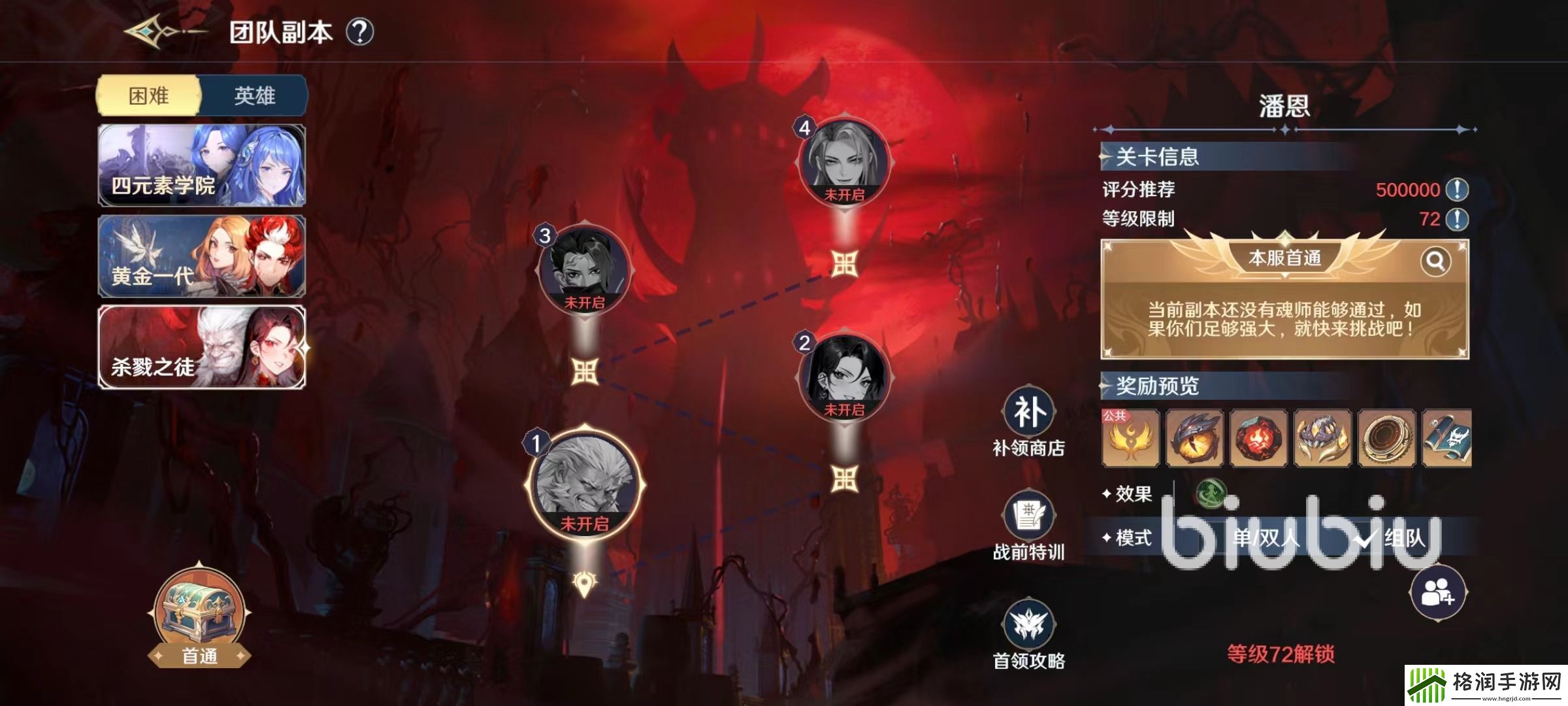Switch to the 困难 difficulty tab
The width and height of the screenshot is (1568, 706).
tap(149, 96)
